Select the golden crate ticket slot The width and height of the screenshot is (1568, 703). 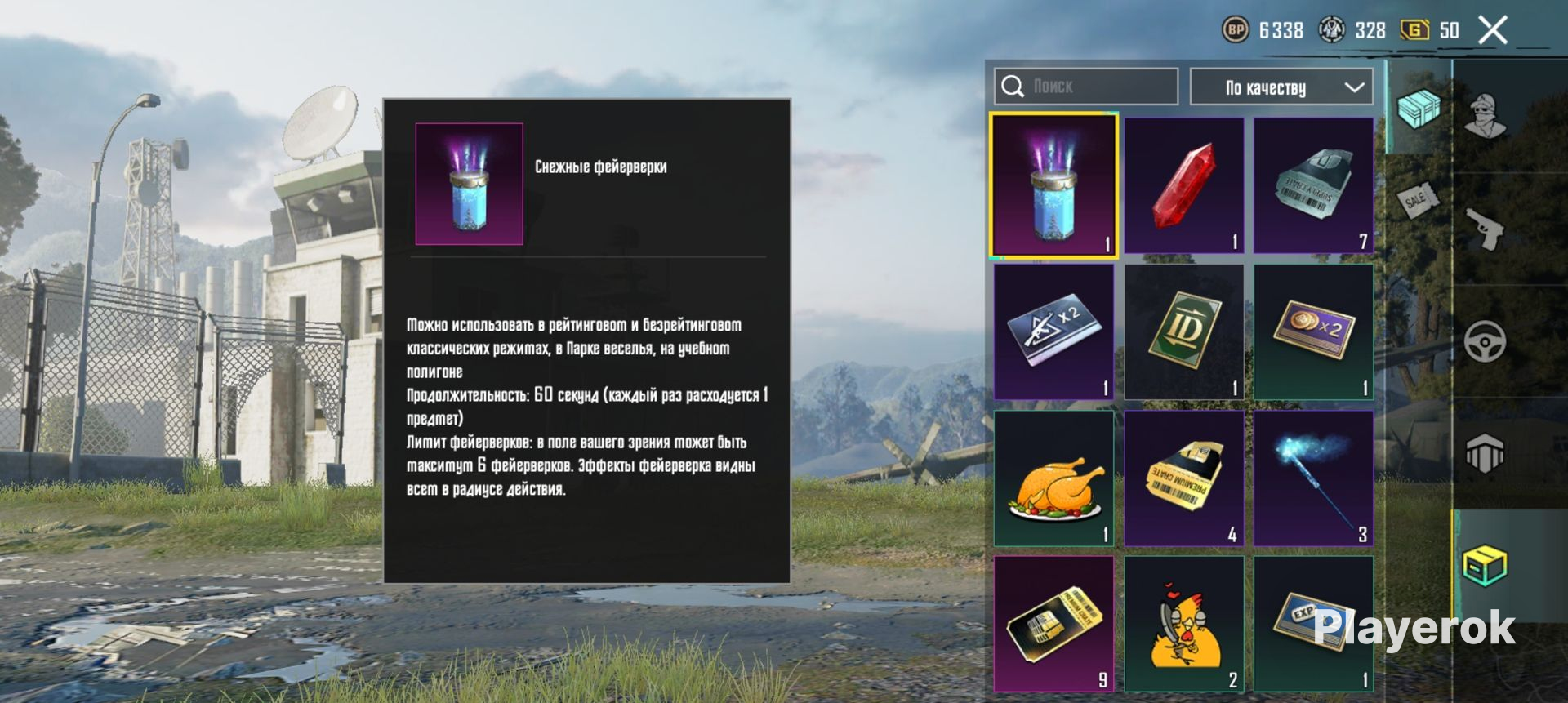[1053, 624]
